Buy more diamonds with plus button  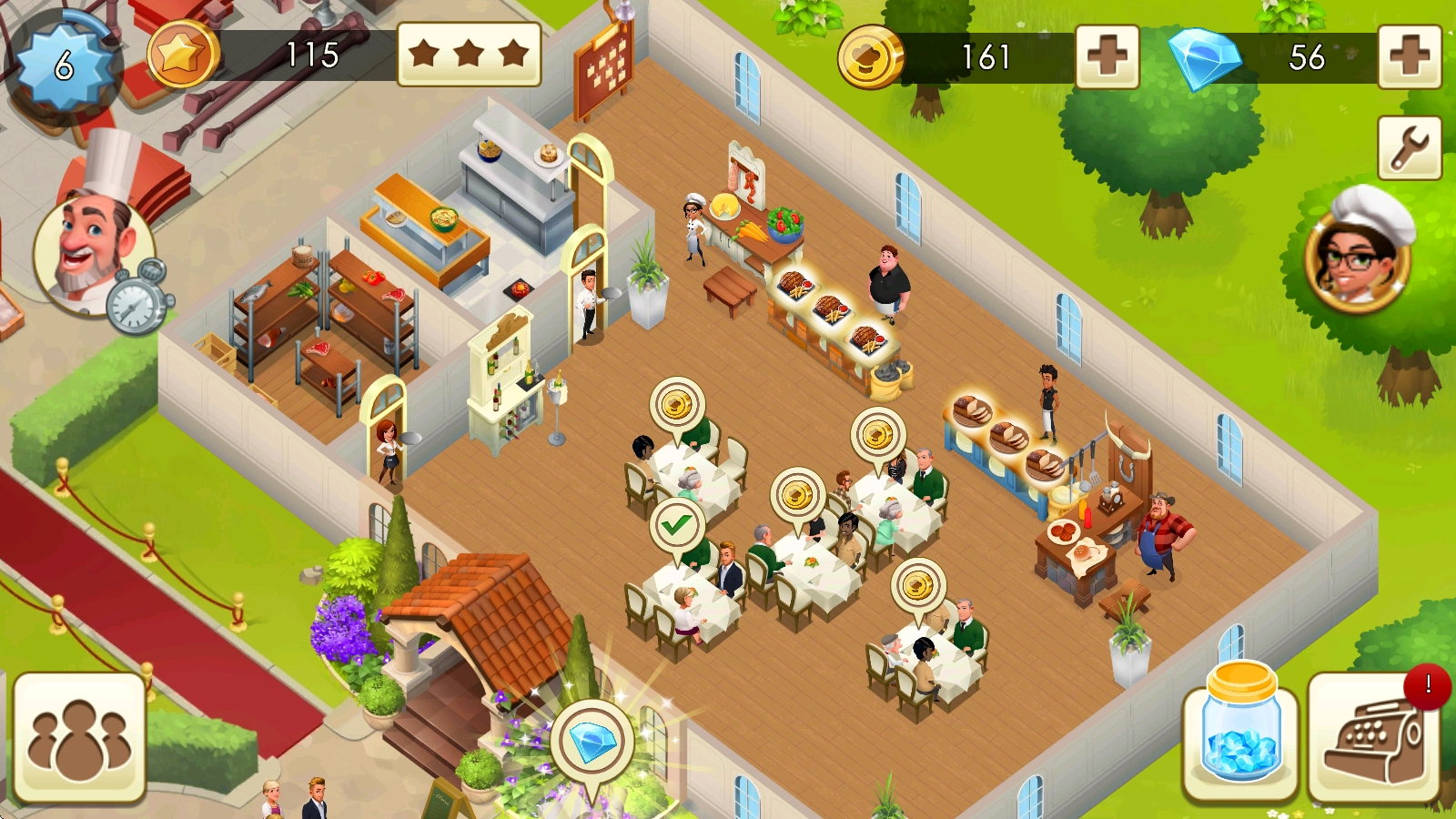click(1409, 56)
